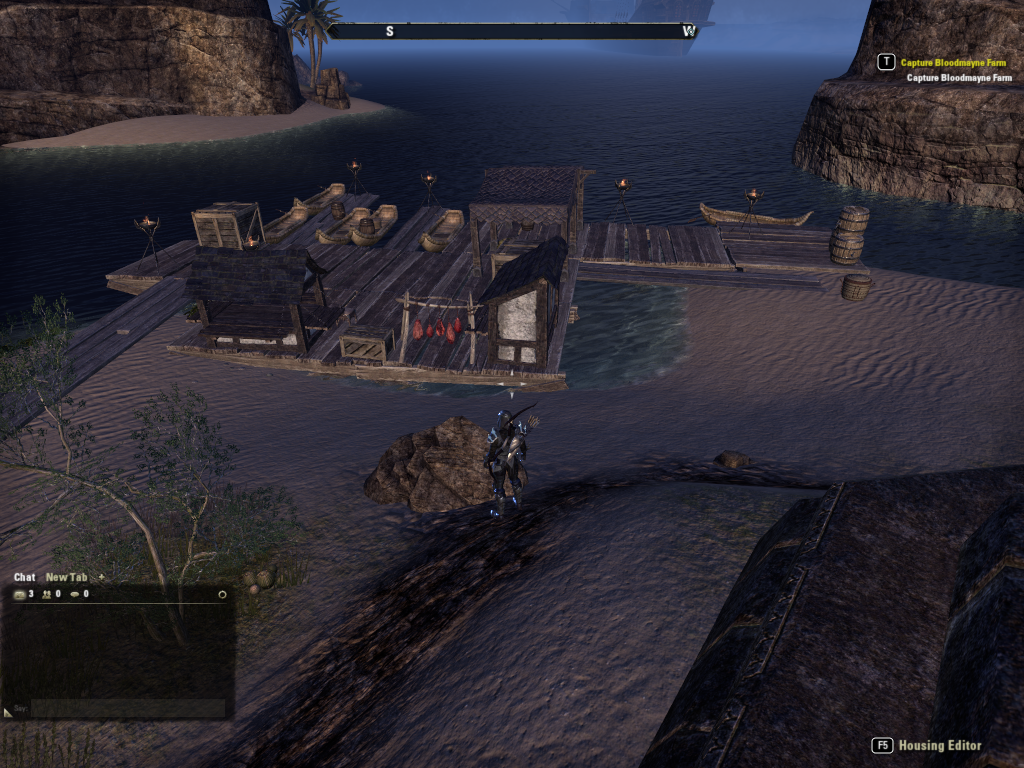Open chat options via the ring icon

(222, 594)
